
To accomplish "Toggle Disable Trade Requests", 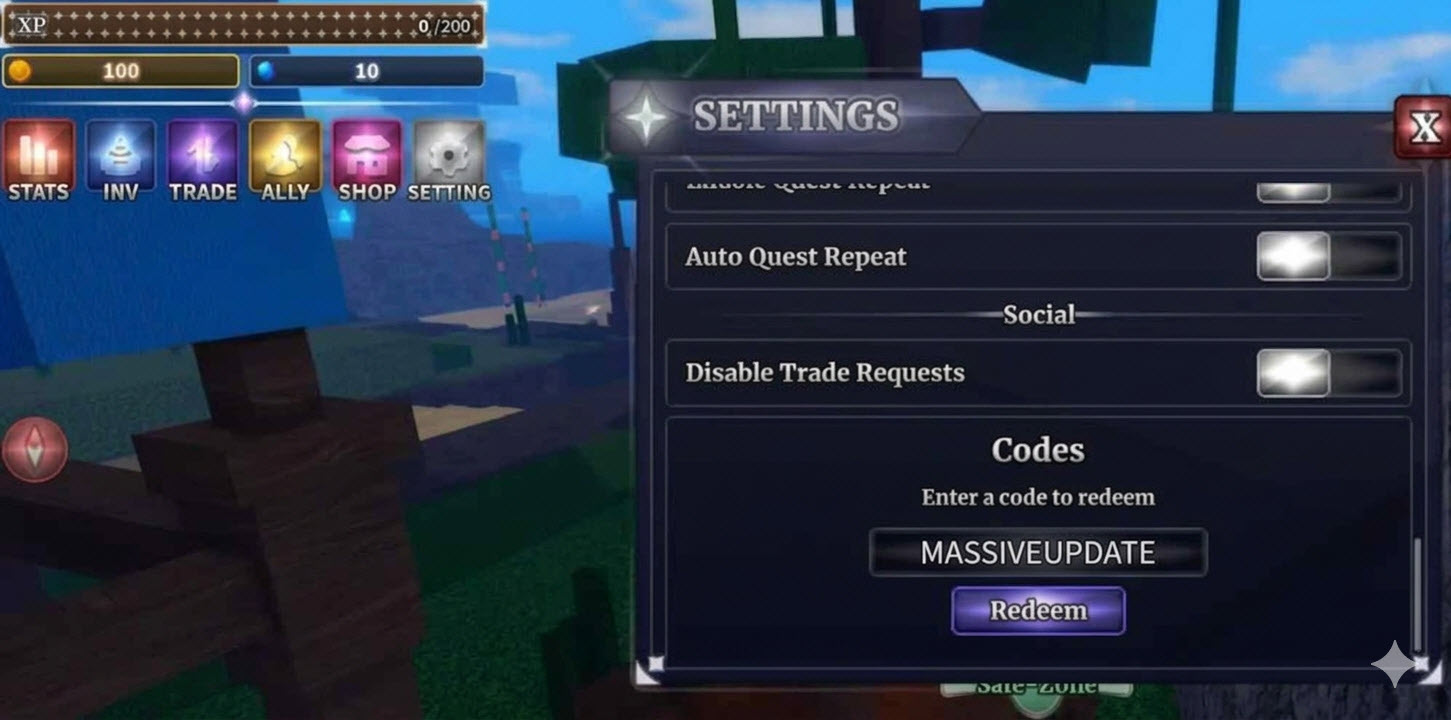I will [1327, 372].
